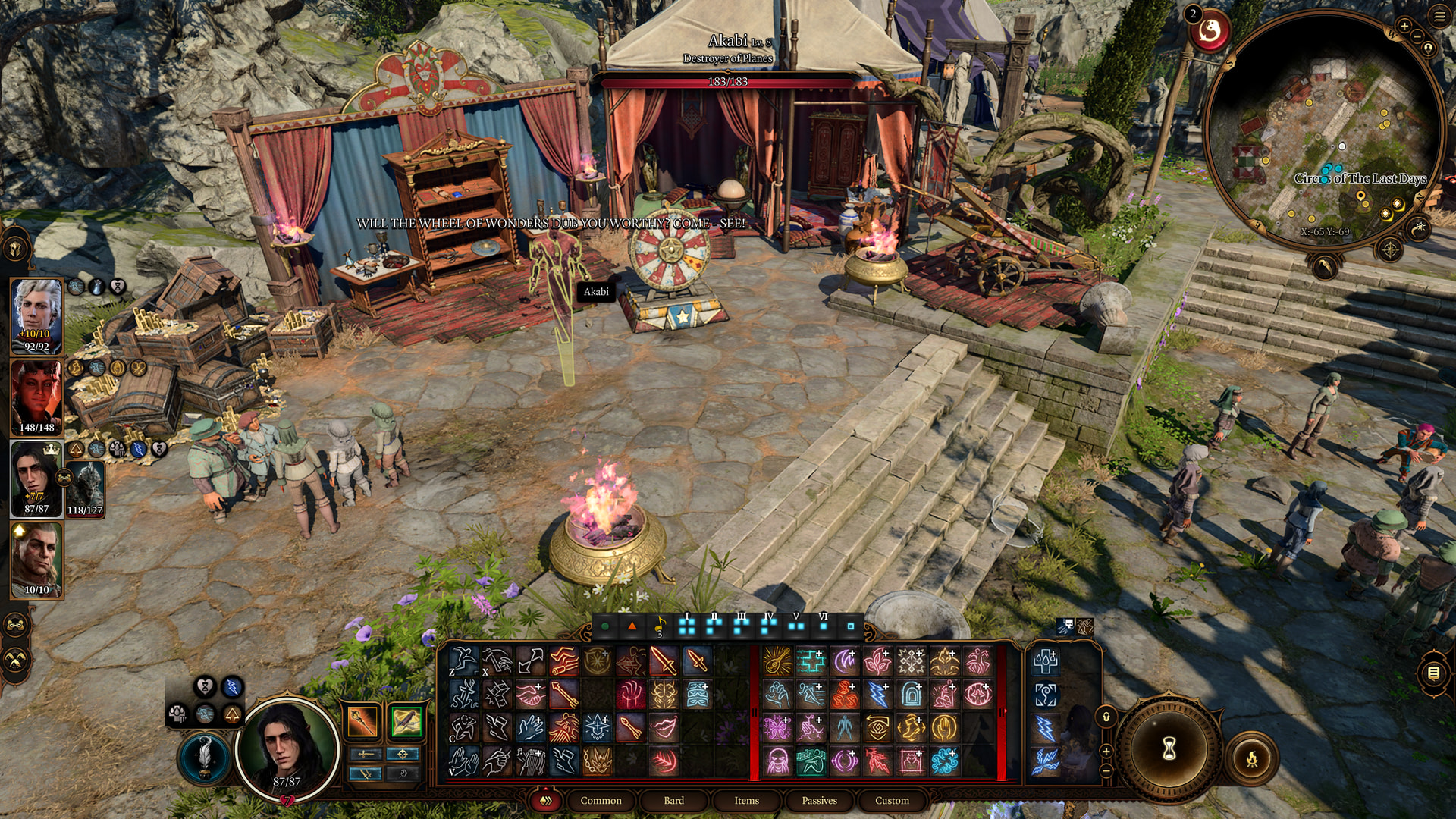1456x819 pixels.
Task: Switch to the Common hotbar tab
Action: [601, 800]
